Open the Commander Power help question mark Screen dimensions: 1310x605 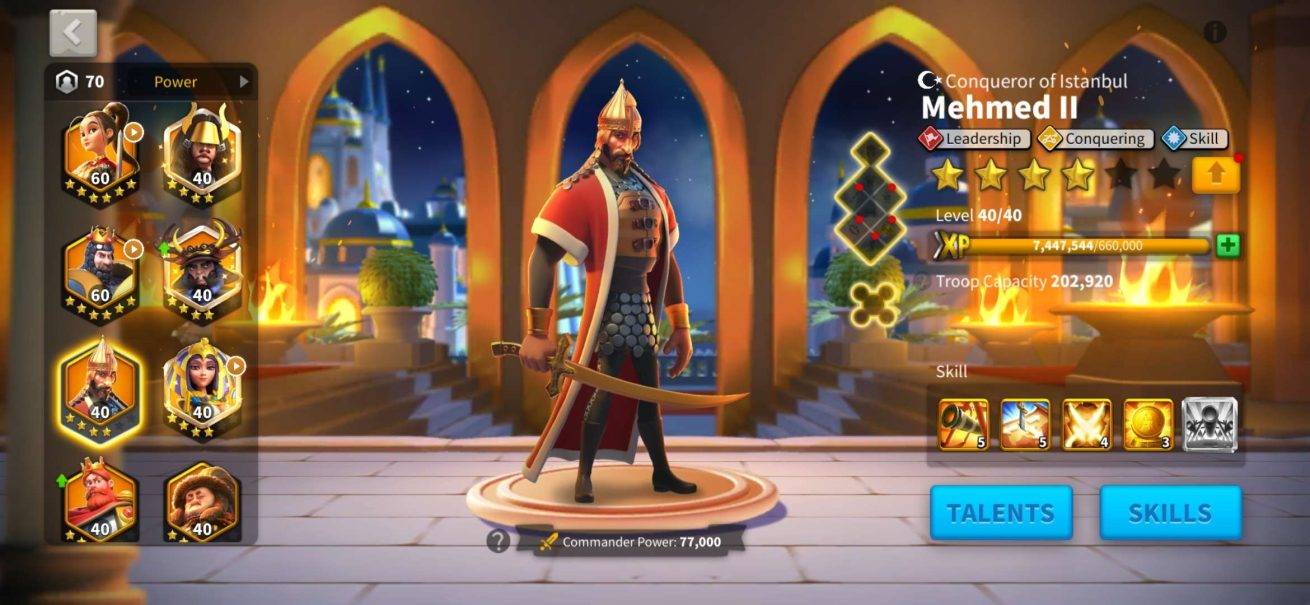pos(498,541)
